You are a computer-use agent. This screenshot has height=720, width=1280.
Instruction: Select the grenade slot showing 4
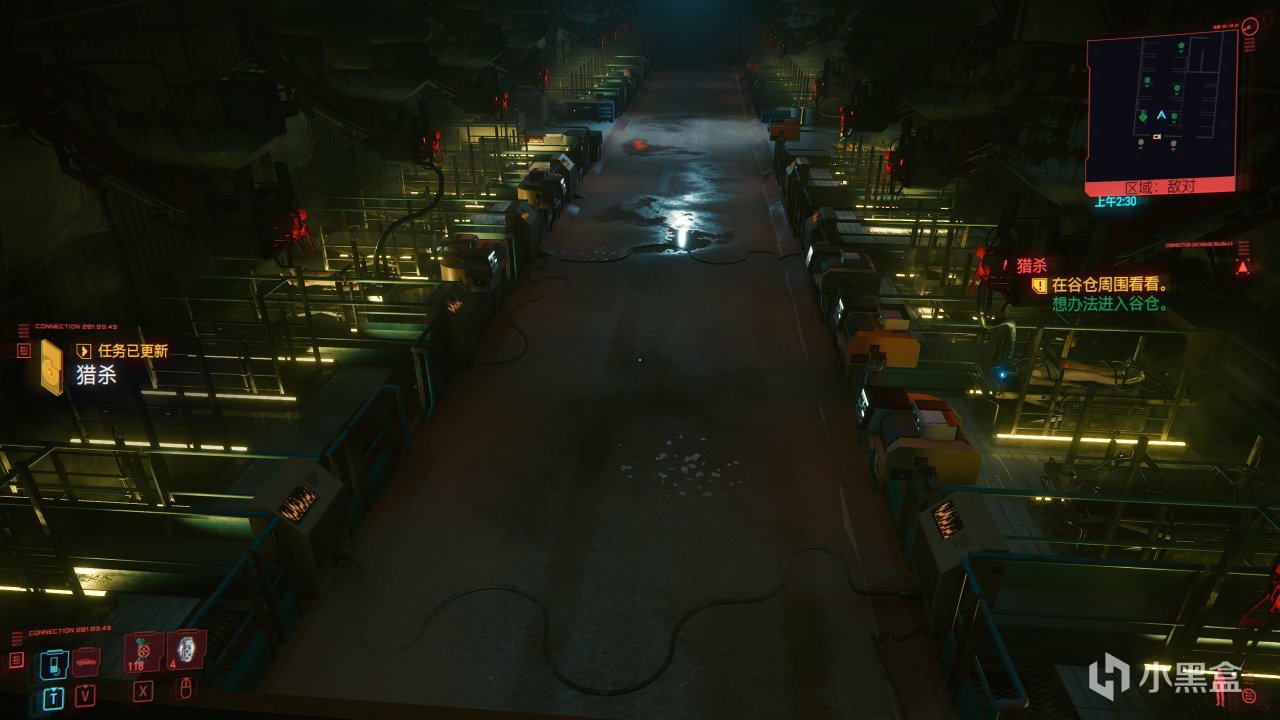186,649
